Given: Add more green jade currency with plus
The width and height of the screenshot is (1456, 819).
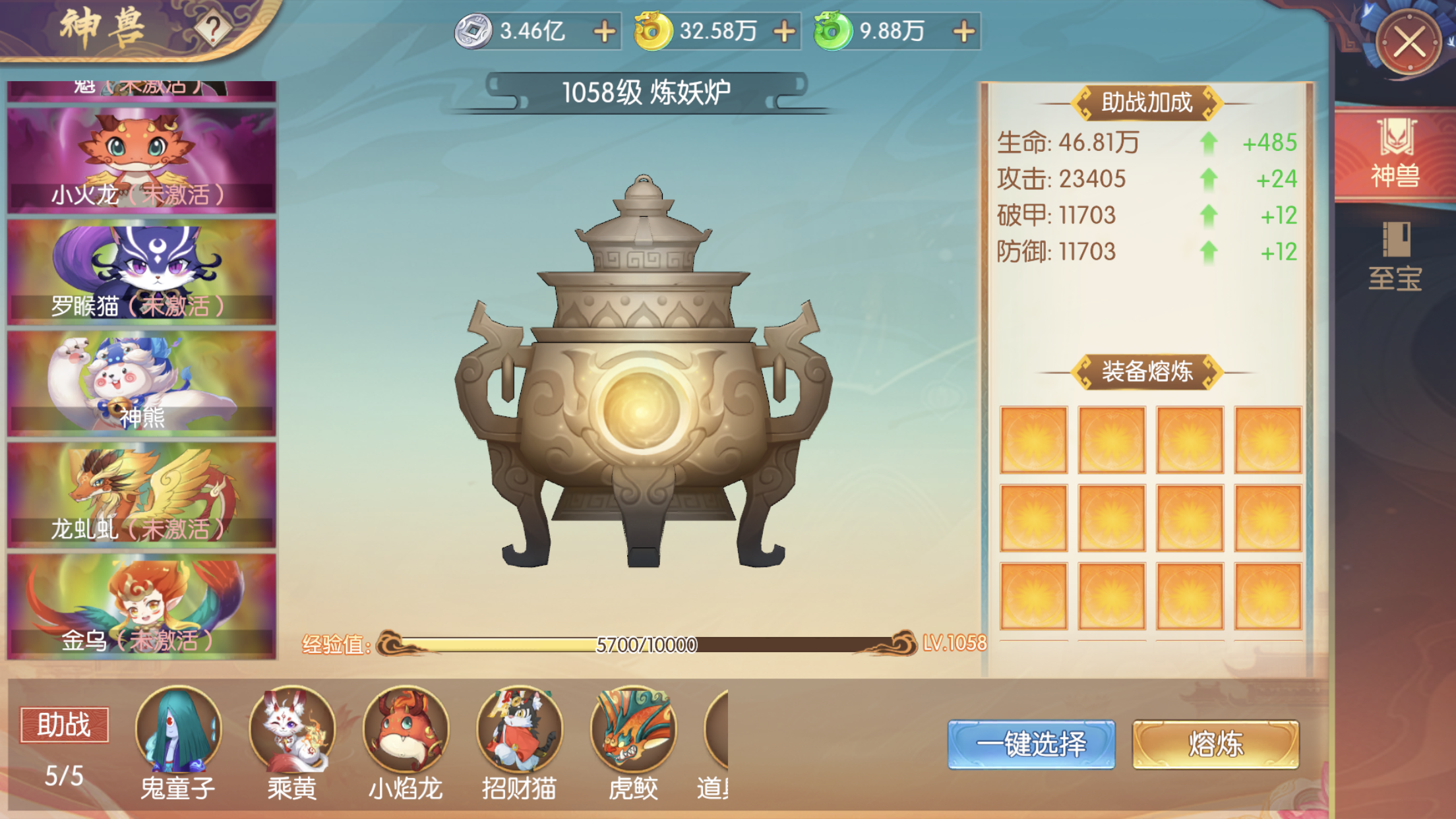Looking at the screenshot, I should pos(964,31).
